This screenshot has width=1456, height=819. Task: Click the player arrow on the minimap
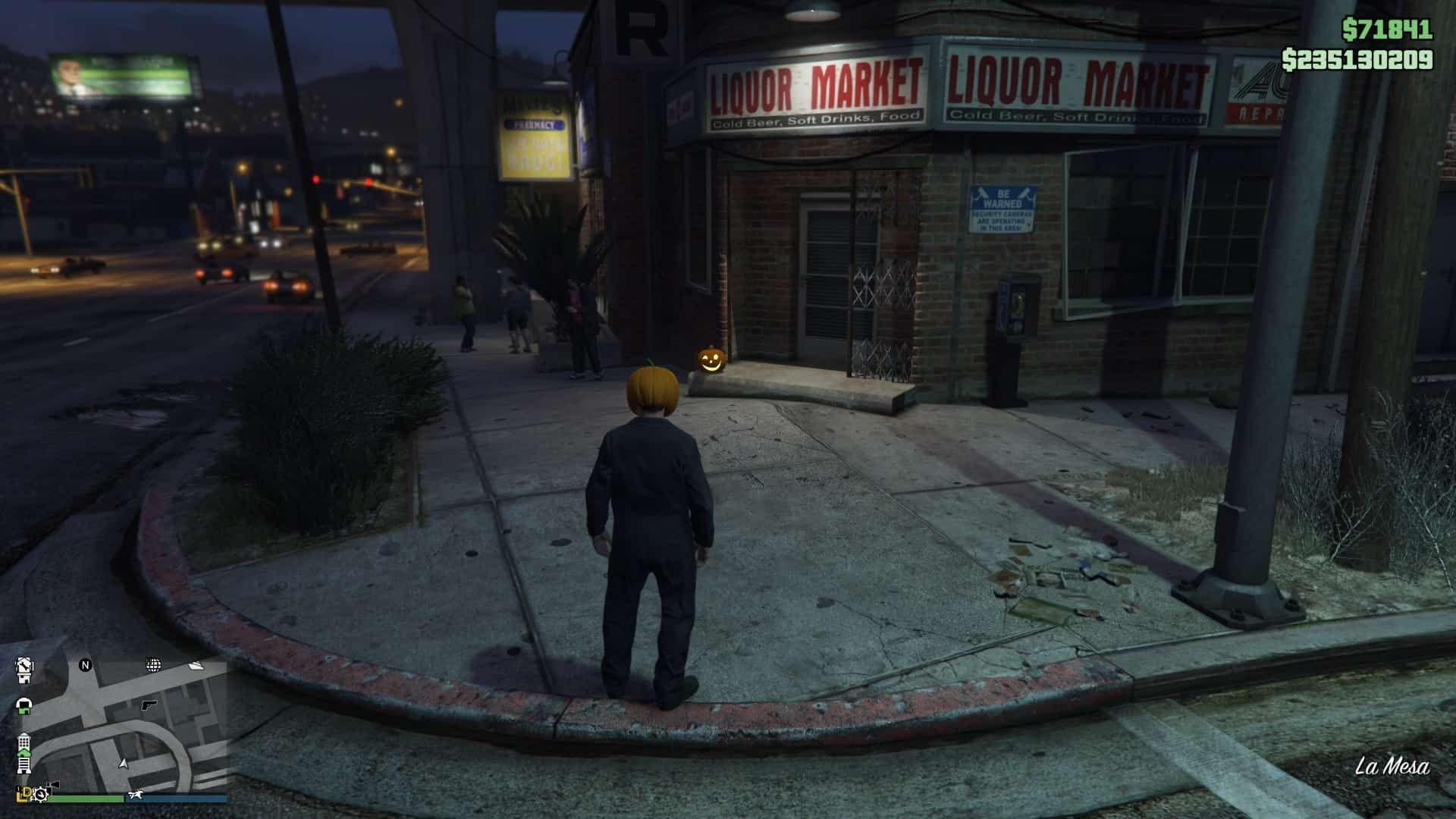[124, 763]
